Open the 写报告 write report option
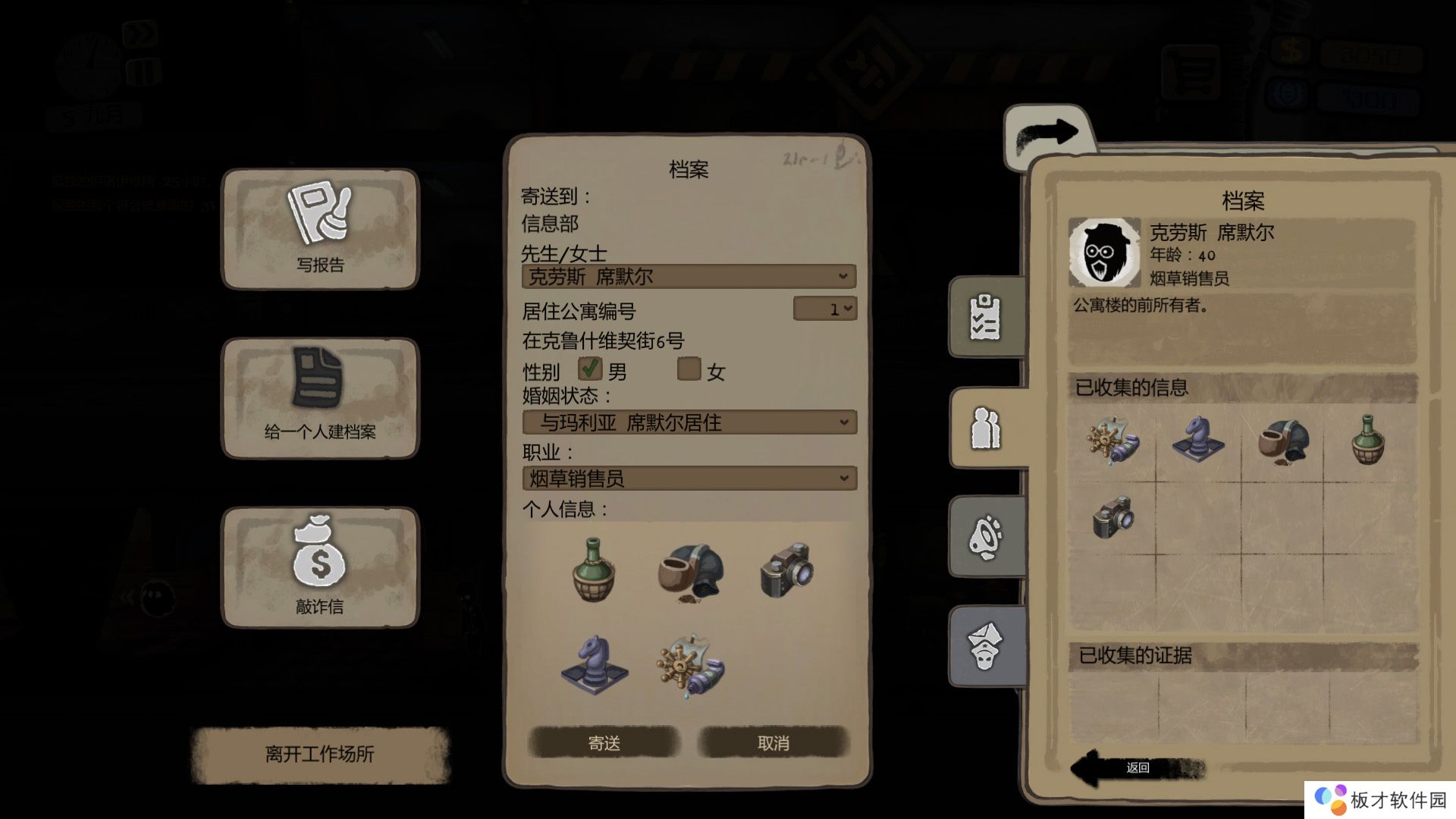Screen dimensions: 1456x819 [x=320, y=229]
